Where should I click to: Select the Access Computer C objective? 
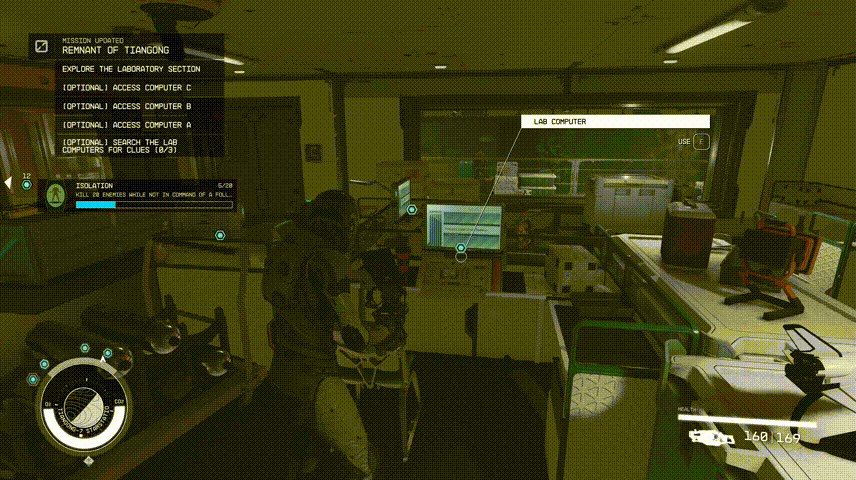(126, 88)
